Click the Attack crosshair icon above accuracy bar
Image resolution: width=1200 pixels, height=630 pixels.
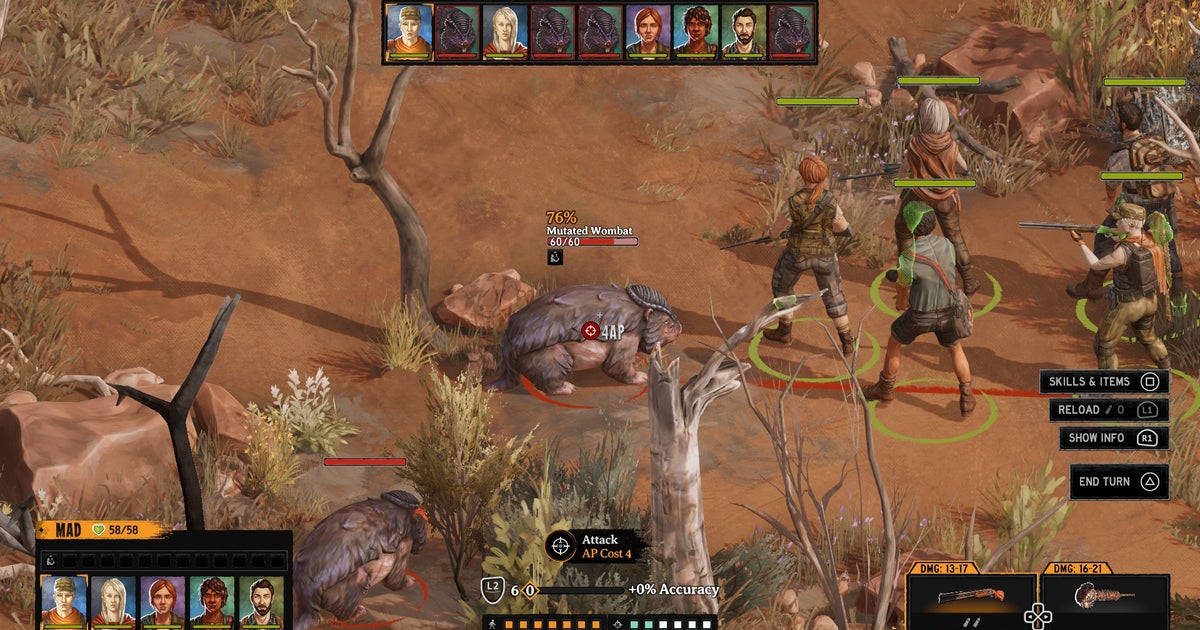tap(560, 546)
